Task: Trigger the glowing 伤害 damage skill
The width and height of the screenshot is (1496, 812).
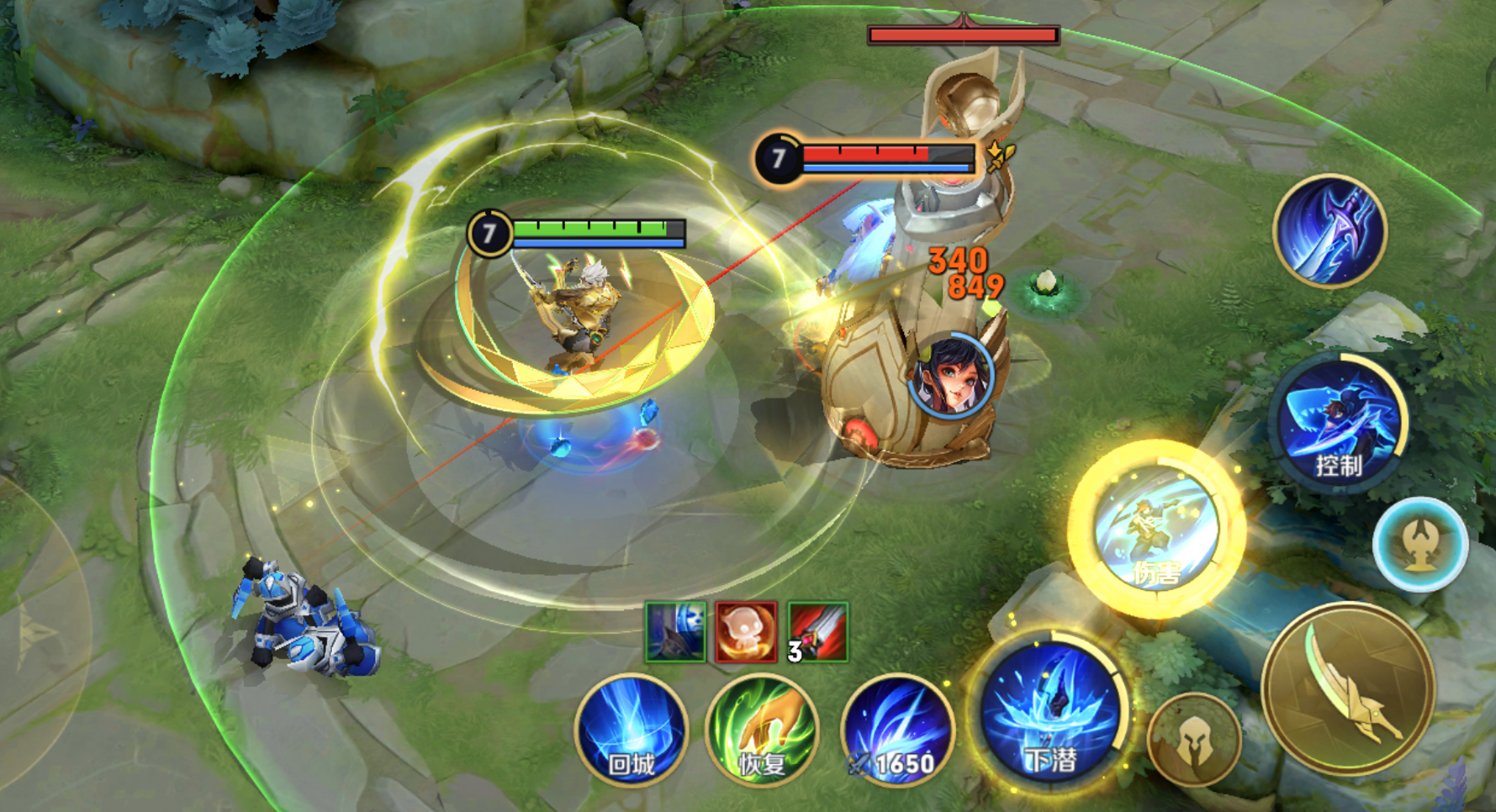Action: coord(1156,528)
